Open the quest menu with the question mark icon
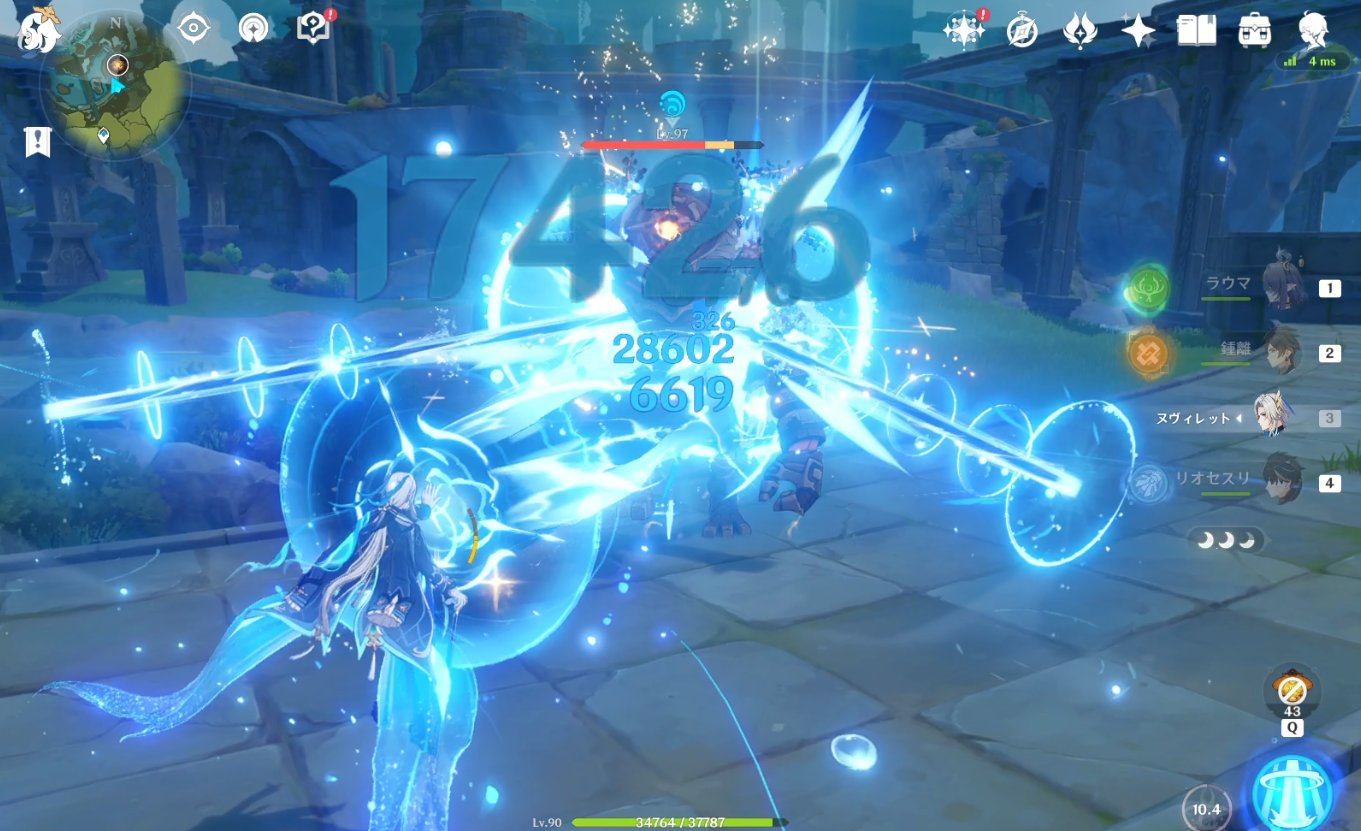Image resolution: width=1361 pixels, height=831 pixels. coord(313,28)
